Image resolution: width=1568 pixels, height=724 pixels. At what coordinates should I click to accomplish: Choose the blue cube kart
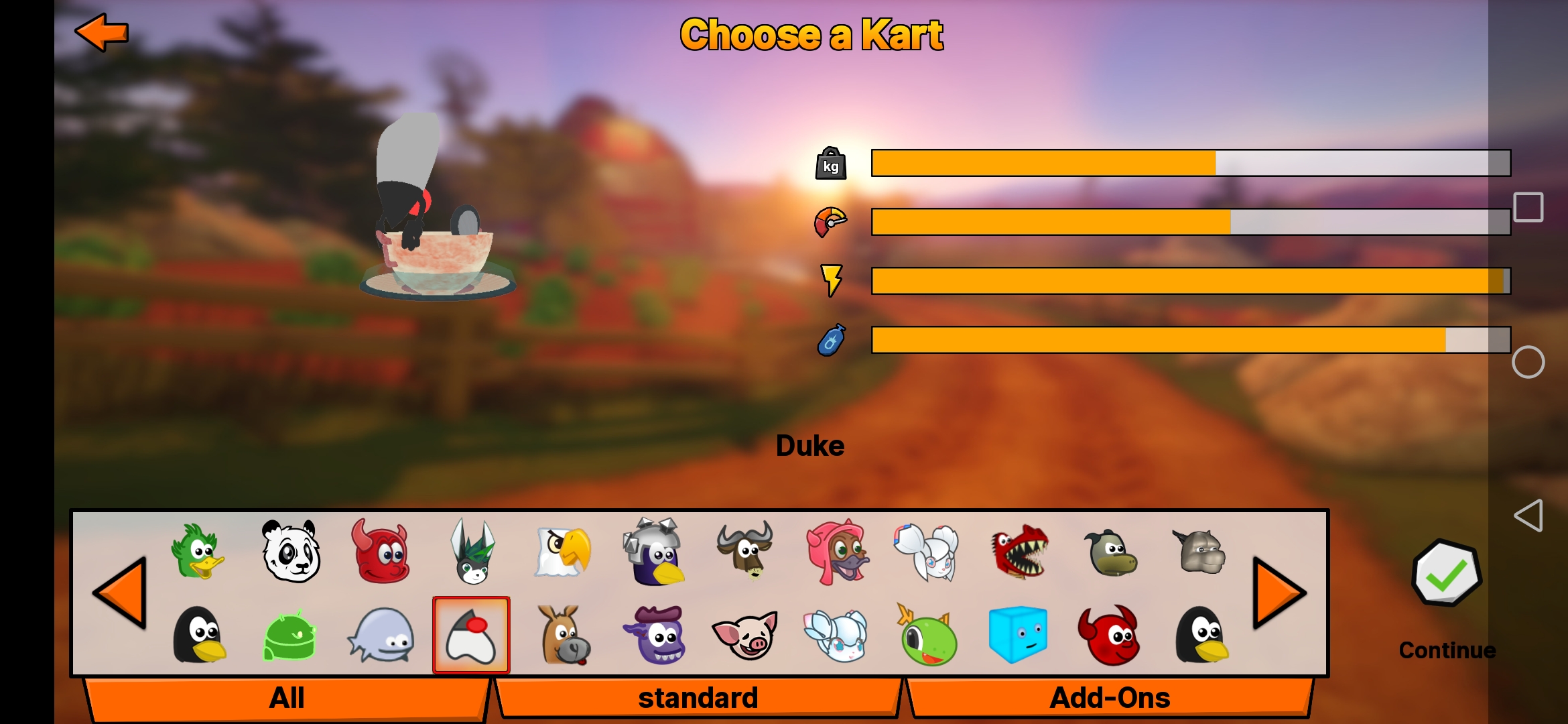[1018, 634]
